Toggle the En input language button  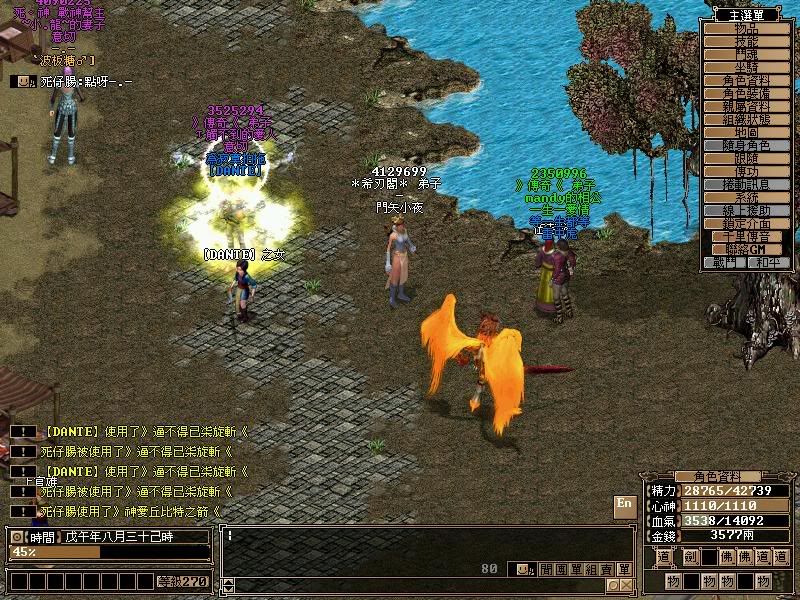(x=624, y=504)
